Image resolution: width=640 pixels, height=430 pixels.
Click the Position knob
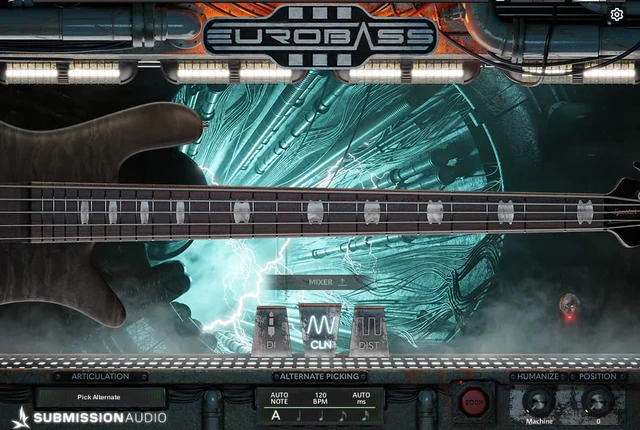click(597, 401)
